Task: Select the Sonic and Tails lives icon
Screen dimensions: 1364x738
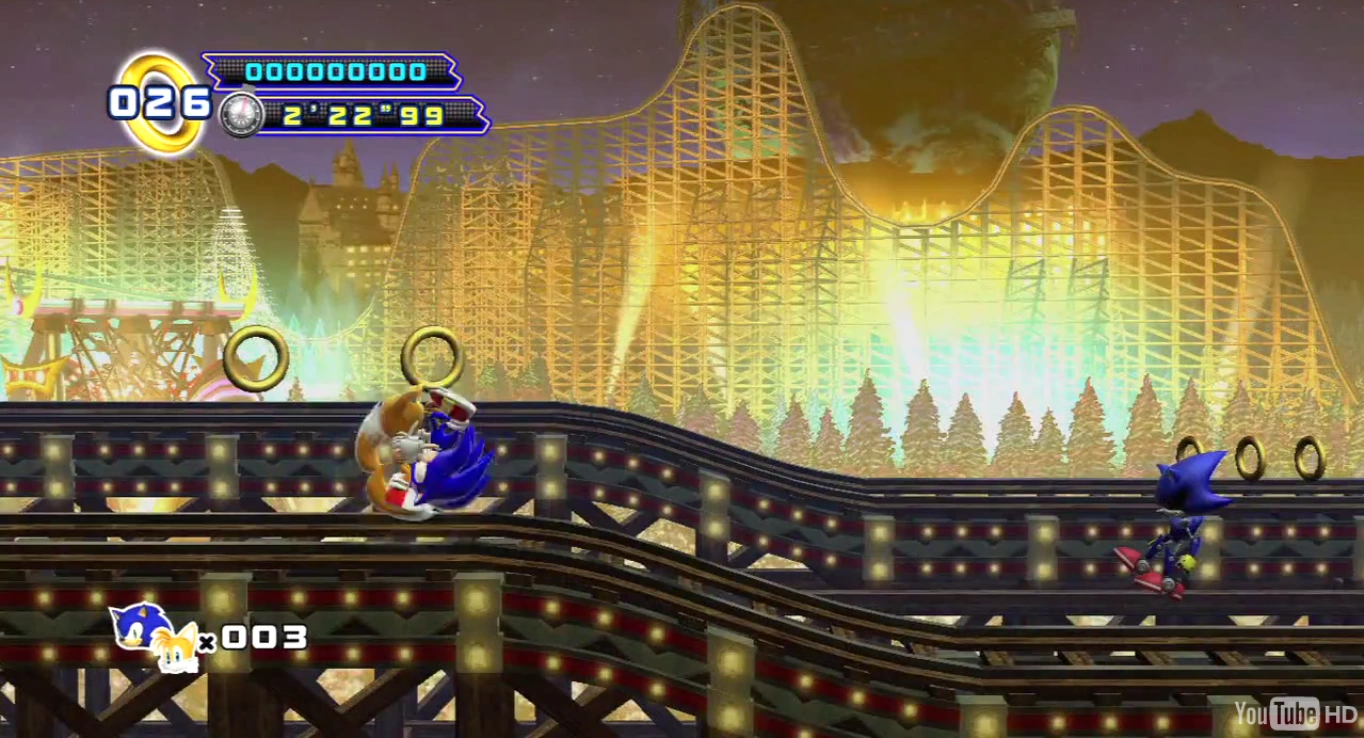Action: click(153, 636)
